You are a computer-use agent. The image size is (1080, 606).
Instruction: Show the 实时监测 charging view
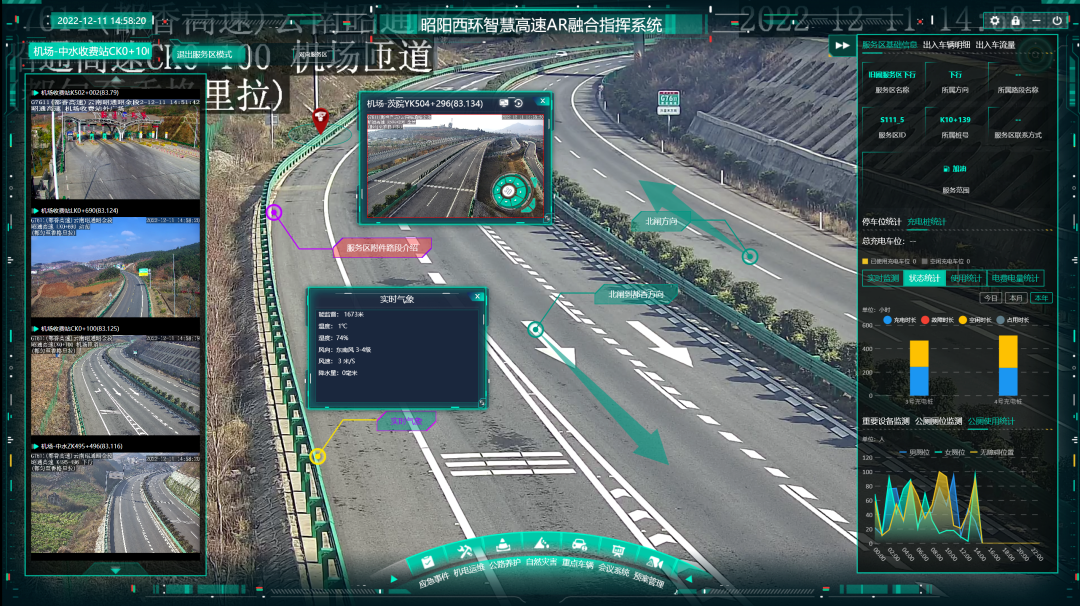(x=882, y=278)
